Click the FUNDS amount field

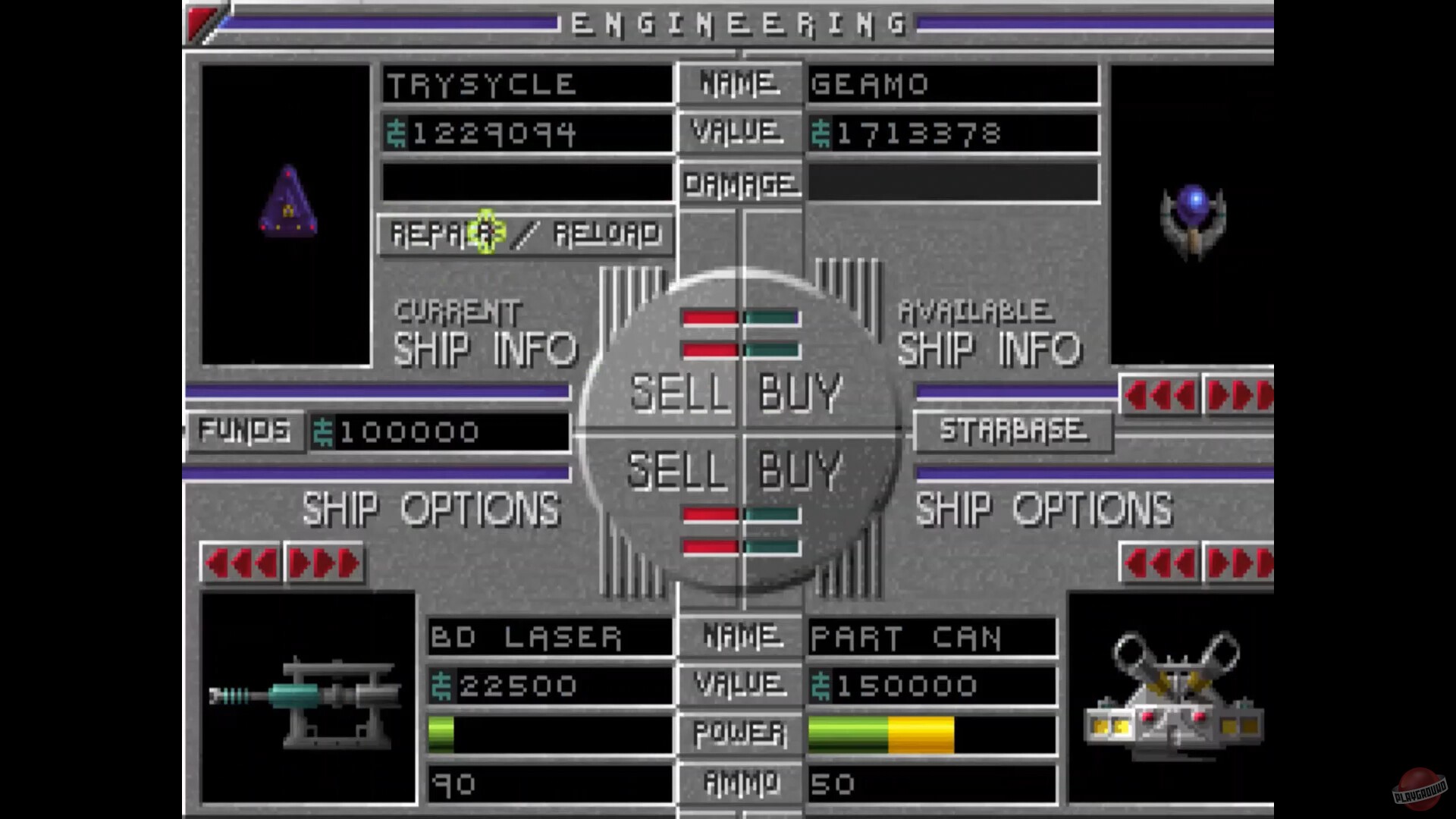click(440, 431)
